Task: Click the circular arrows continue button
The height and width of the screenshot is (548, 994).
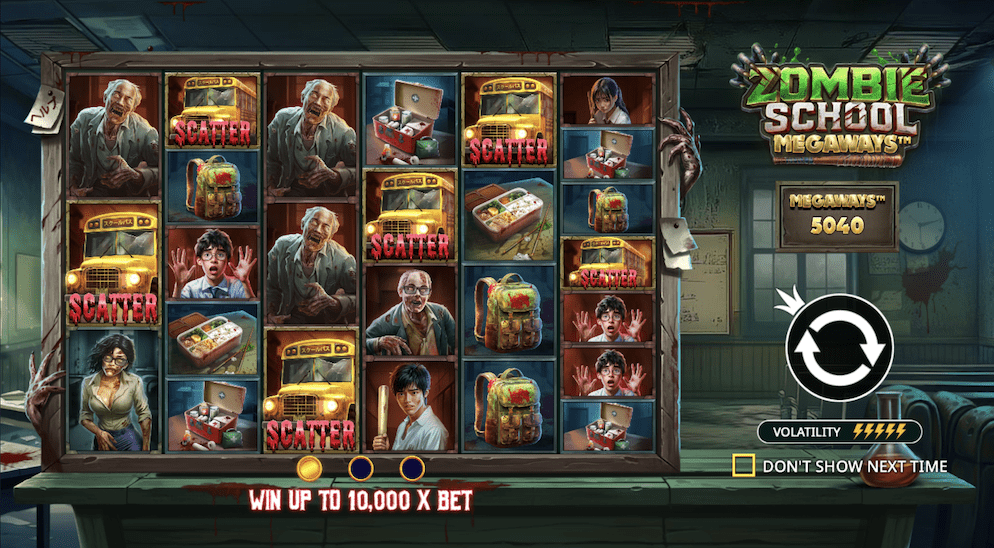Action: click(838, 345)
